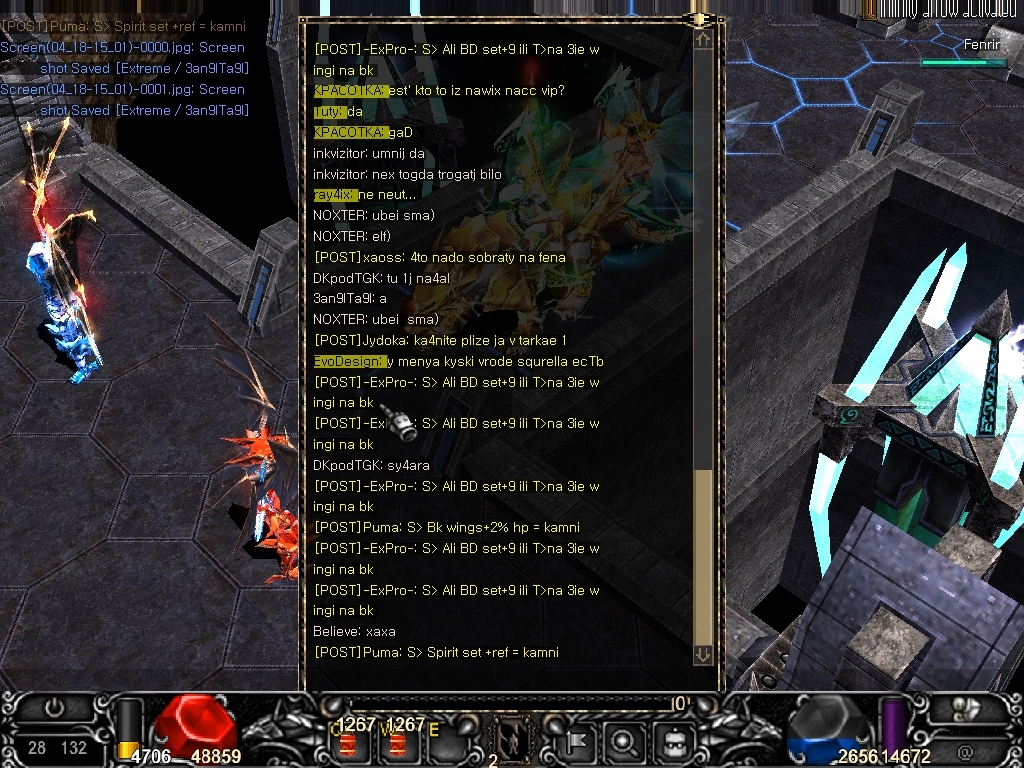
Task: Open the skull face icon button
Action: 672,742
